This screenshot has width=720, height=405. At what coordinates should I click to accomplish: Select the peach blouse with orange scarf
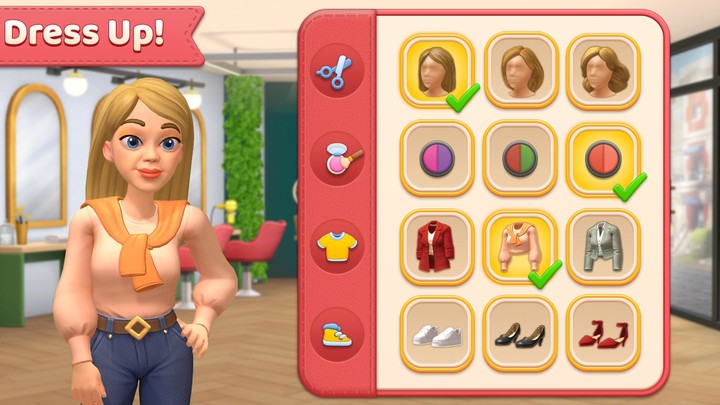coord(520,246)
